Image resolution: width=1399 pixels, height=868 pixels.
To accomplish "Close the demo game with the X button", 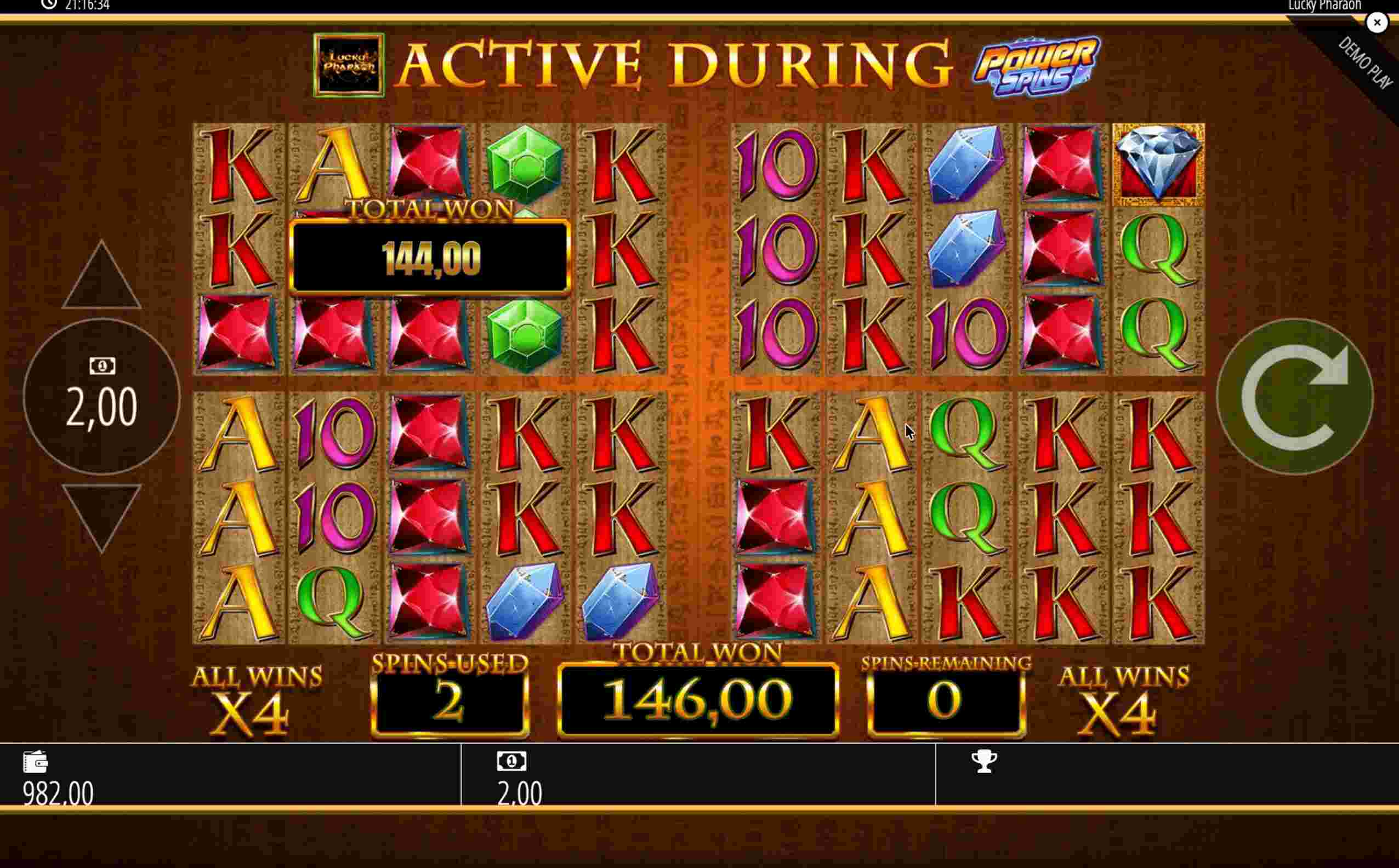I will 1377,22.
